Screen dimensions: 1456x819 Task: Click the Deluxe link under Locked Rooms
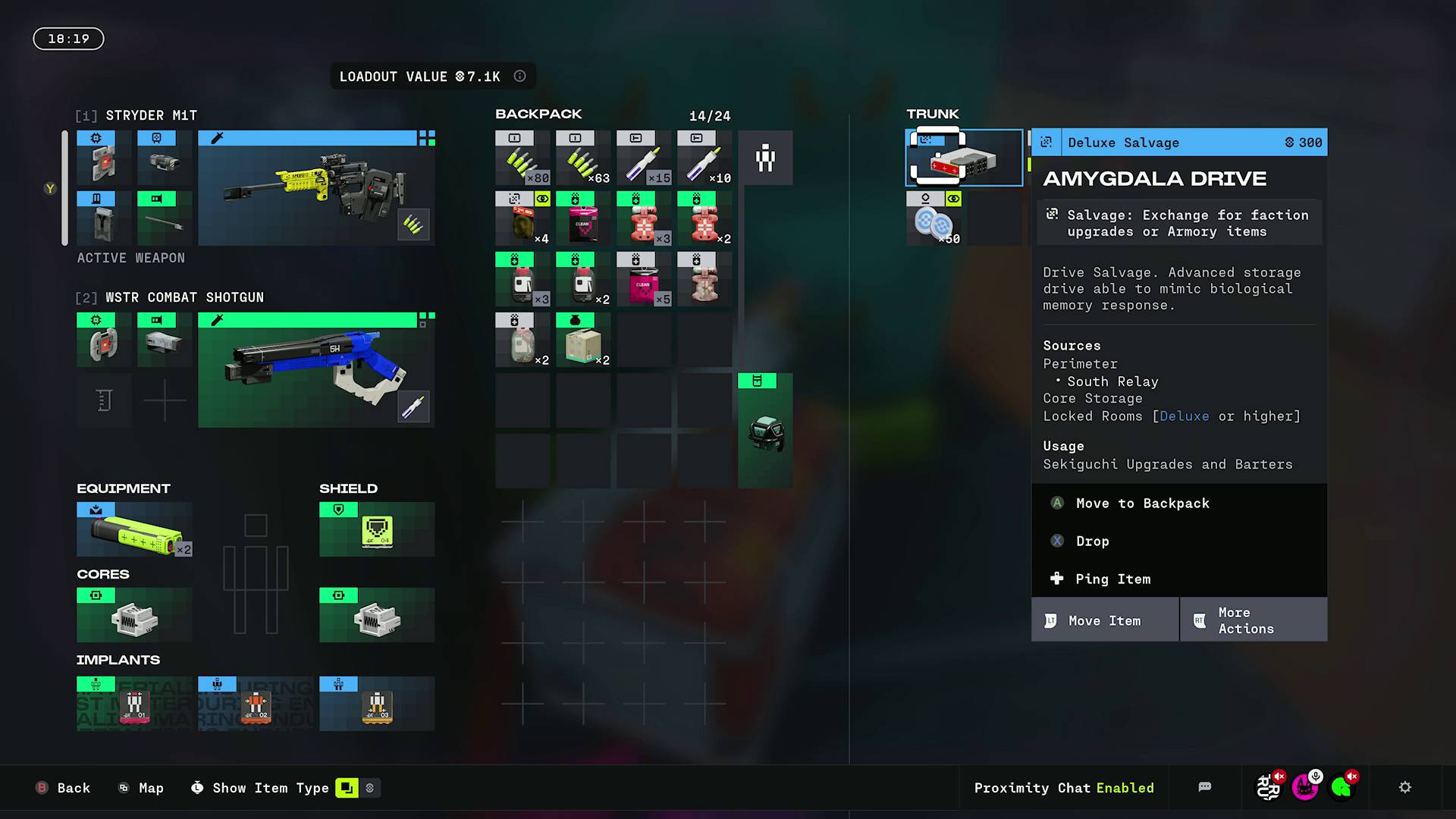coord(1185,416)
